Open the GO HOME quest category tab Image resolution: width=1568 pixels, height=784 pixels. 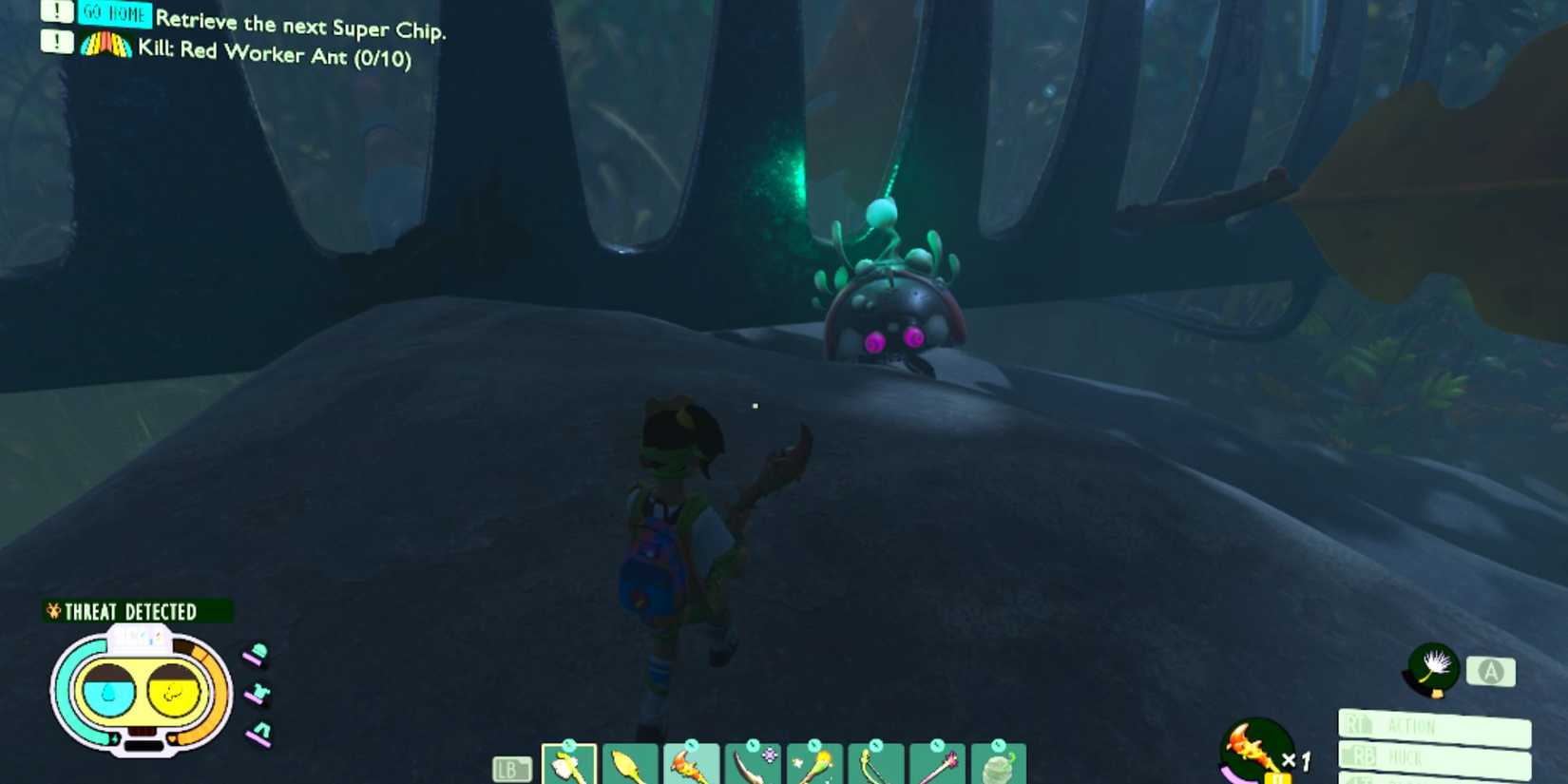pyautogui.click(x=114, y=14)
